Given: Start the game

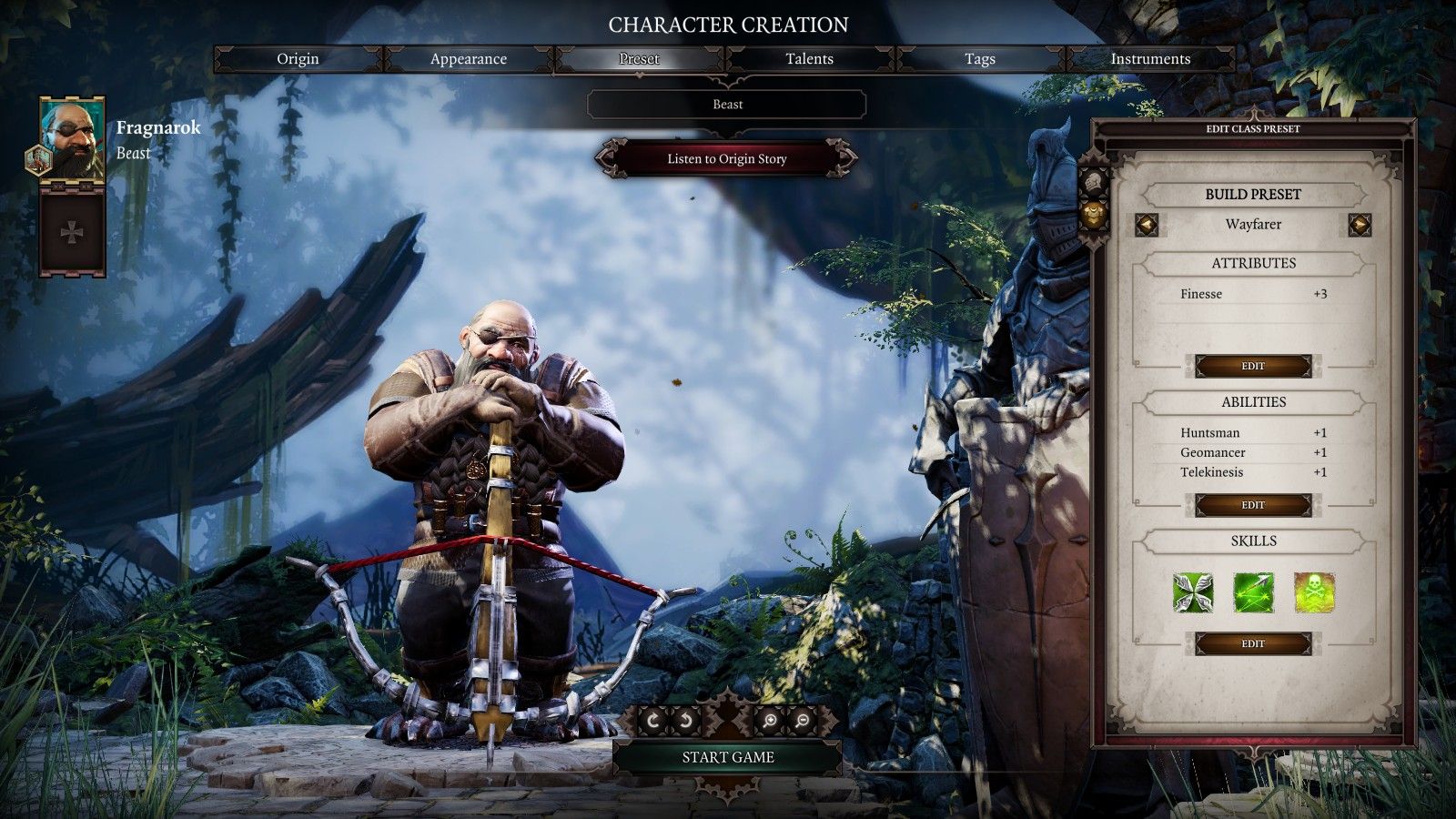Looking at the screenshot, I should click(x=727, y=757).
